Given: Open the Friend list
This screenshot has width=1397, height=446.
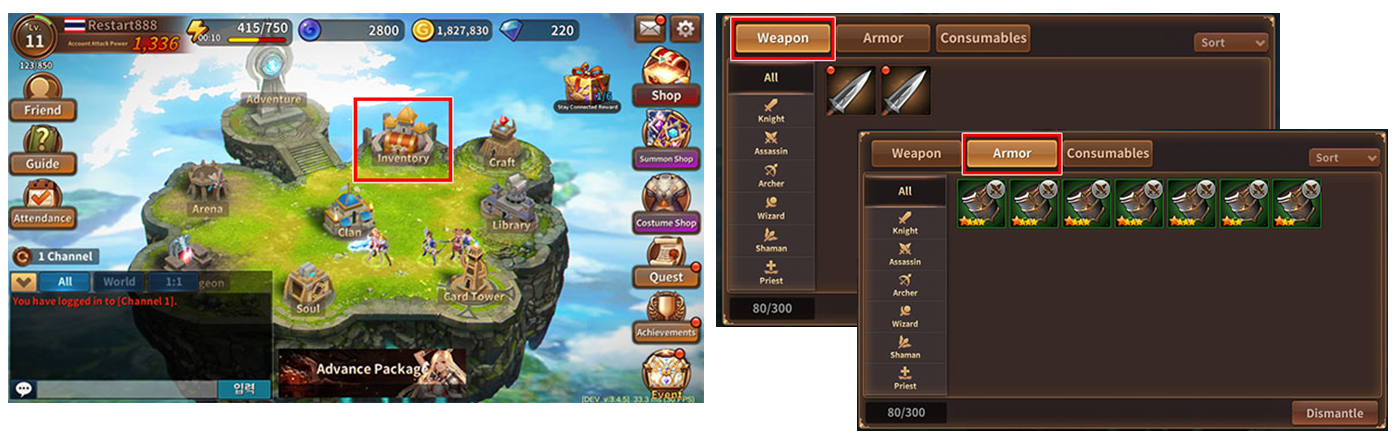Looking at the screenshot, I should coord(42,97).
